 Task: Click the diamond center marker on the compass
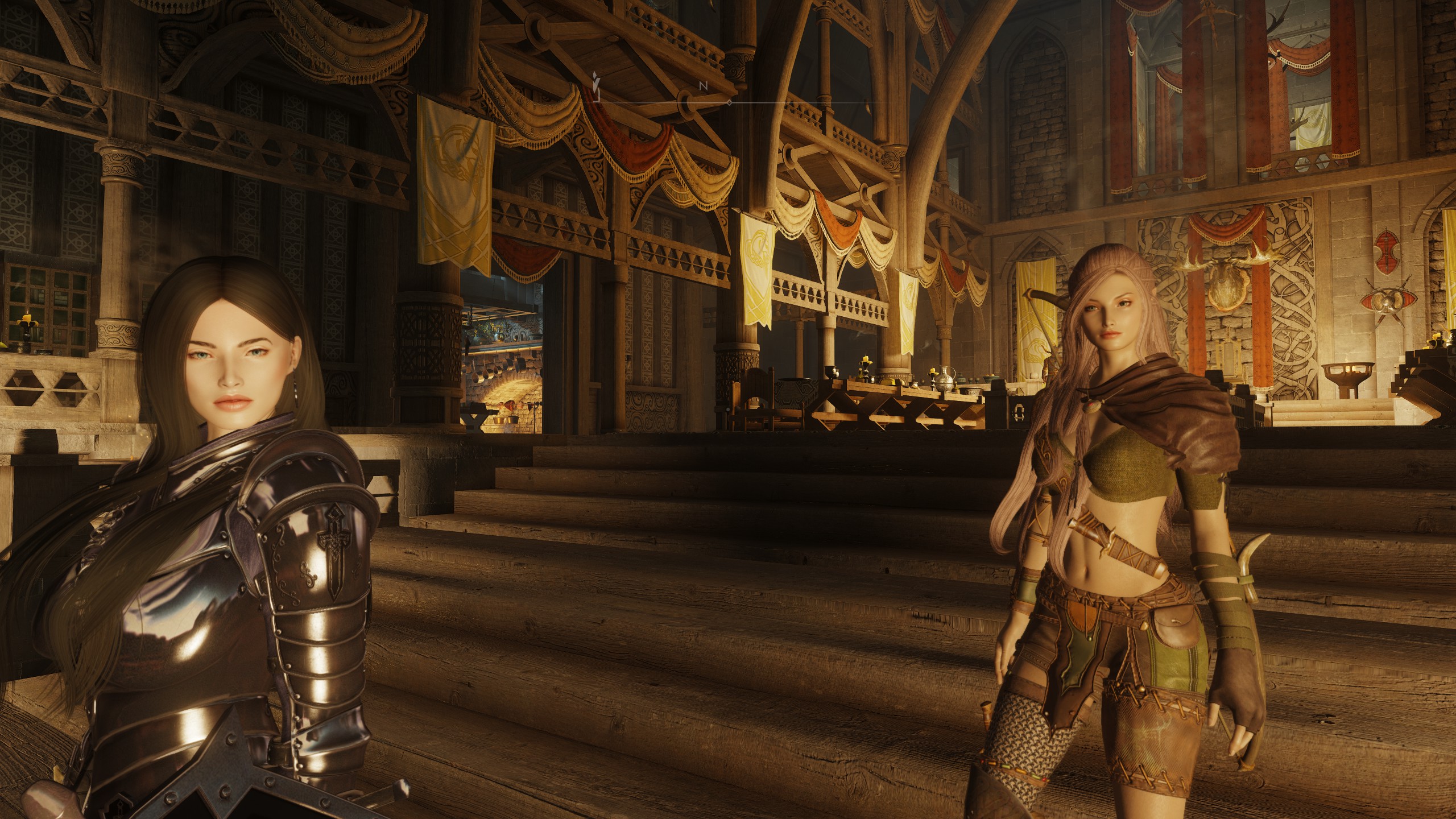(x=729, y=103)
